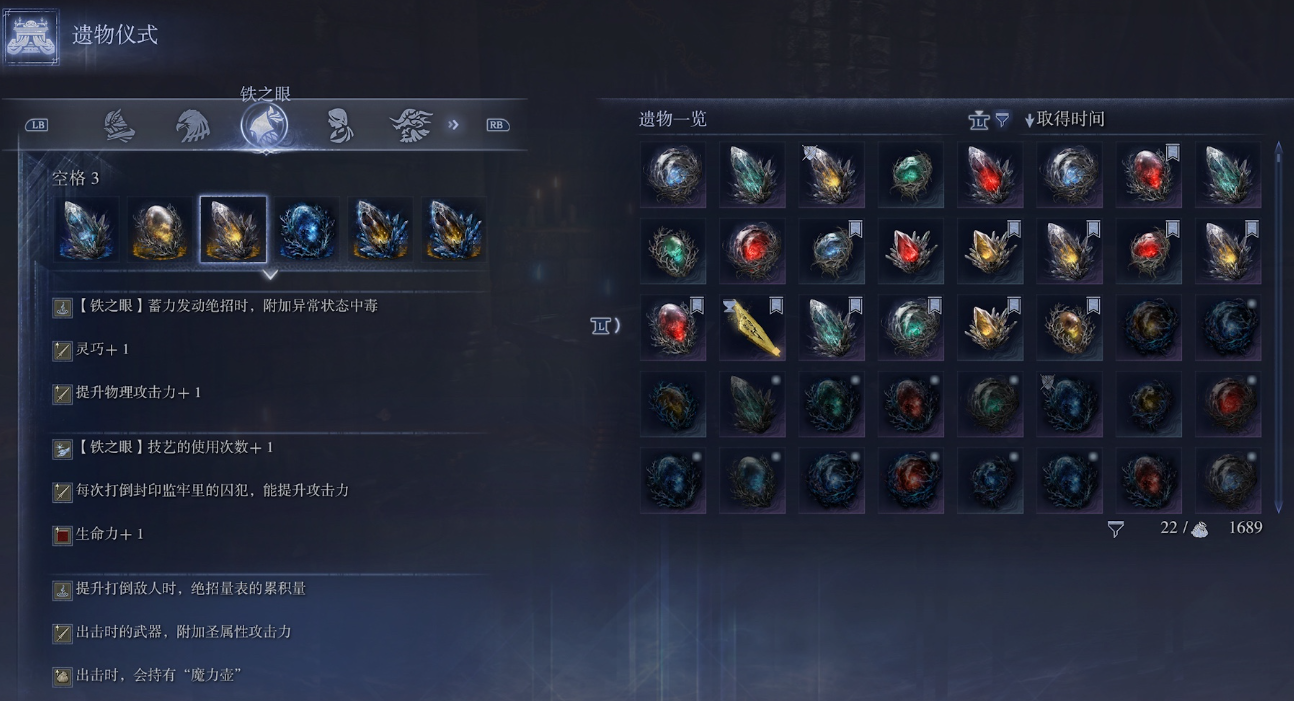
Task: Click the relic list scrollbar
Action: [x=1278, y=326]
